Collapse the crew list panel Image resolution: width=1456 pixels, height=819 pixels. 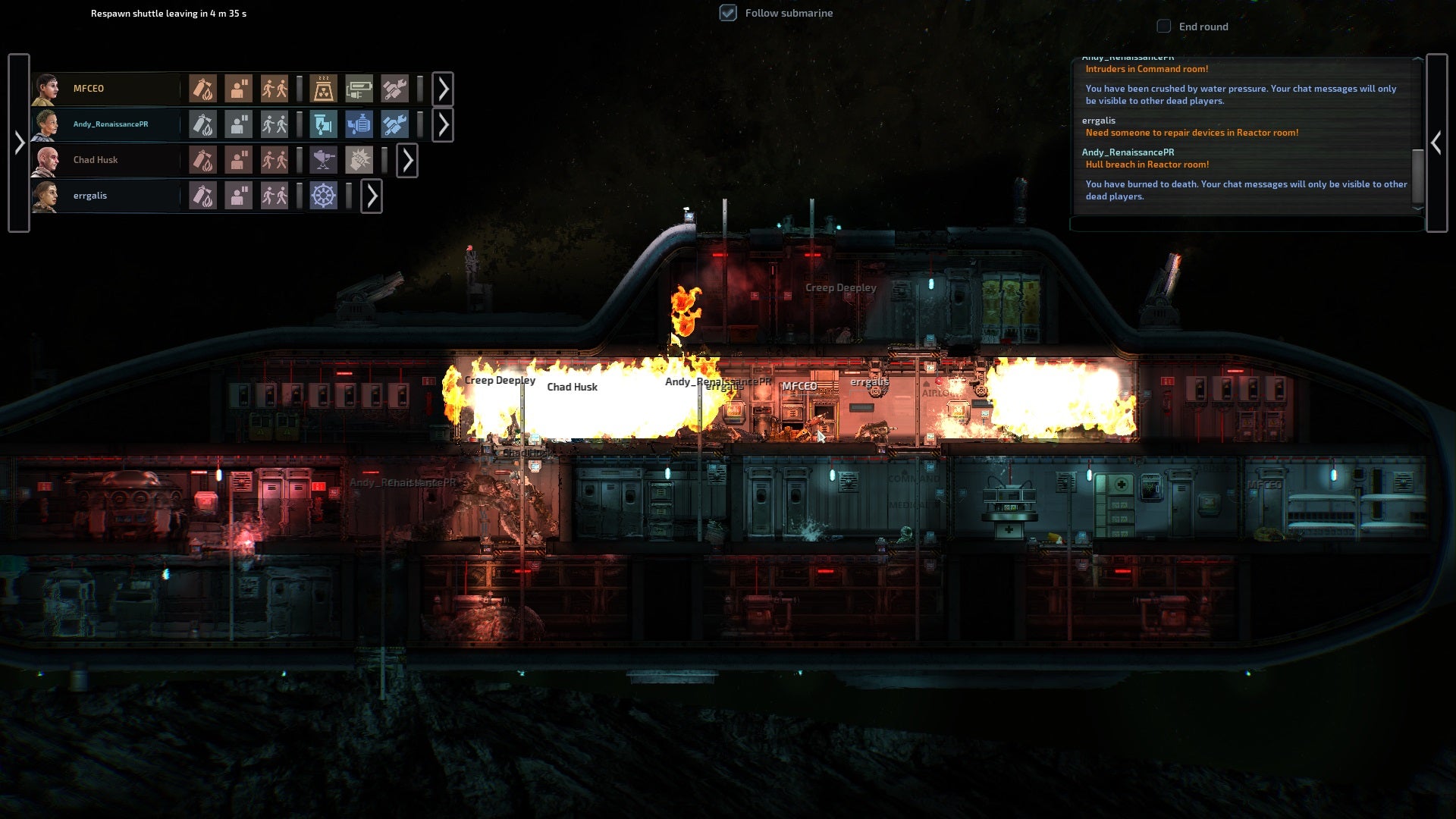pos(19,143)
